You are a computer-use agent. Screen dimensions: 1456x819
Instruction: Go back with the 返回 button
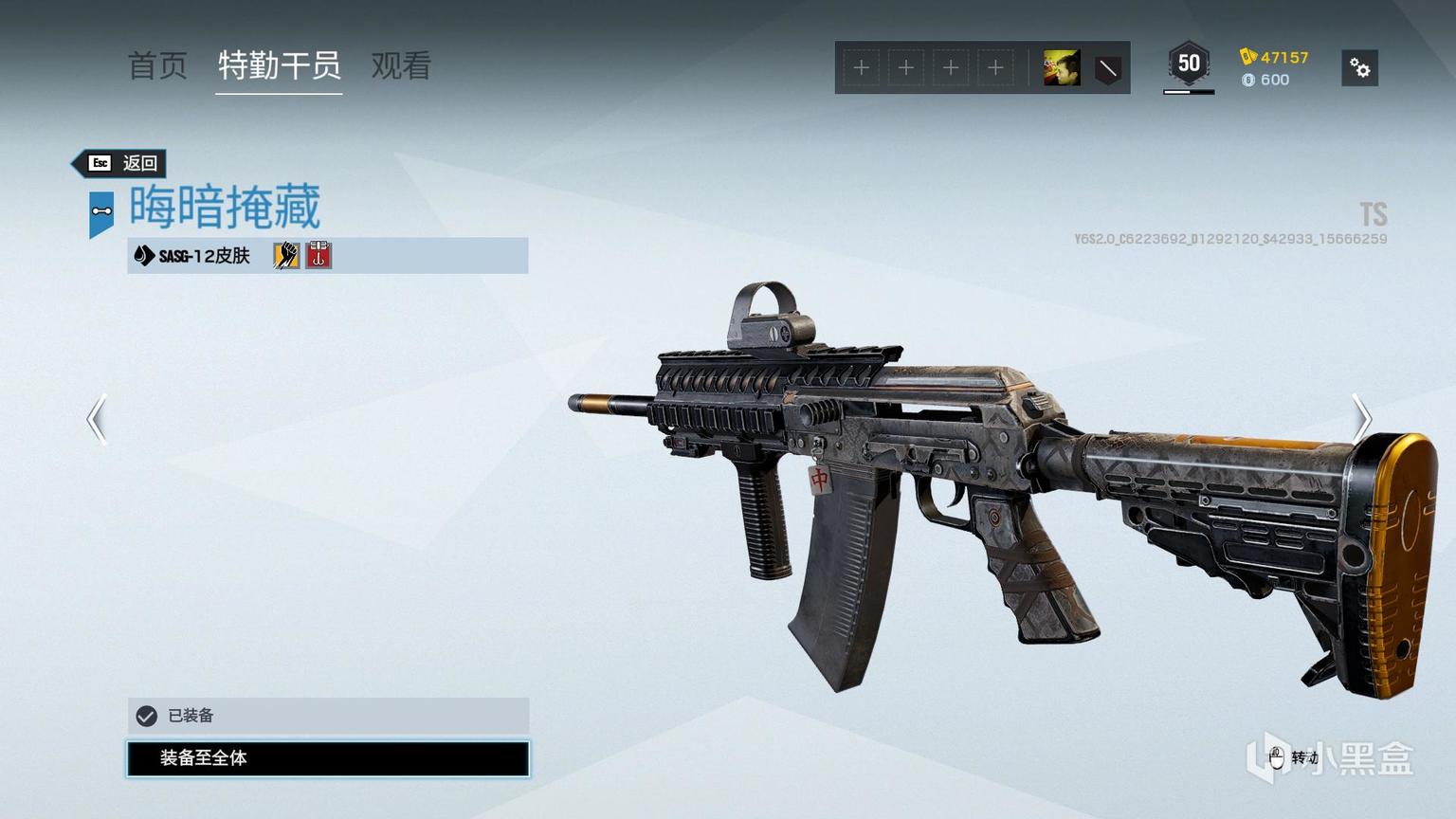(x=122, y=163)
